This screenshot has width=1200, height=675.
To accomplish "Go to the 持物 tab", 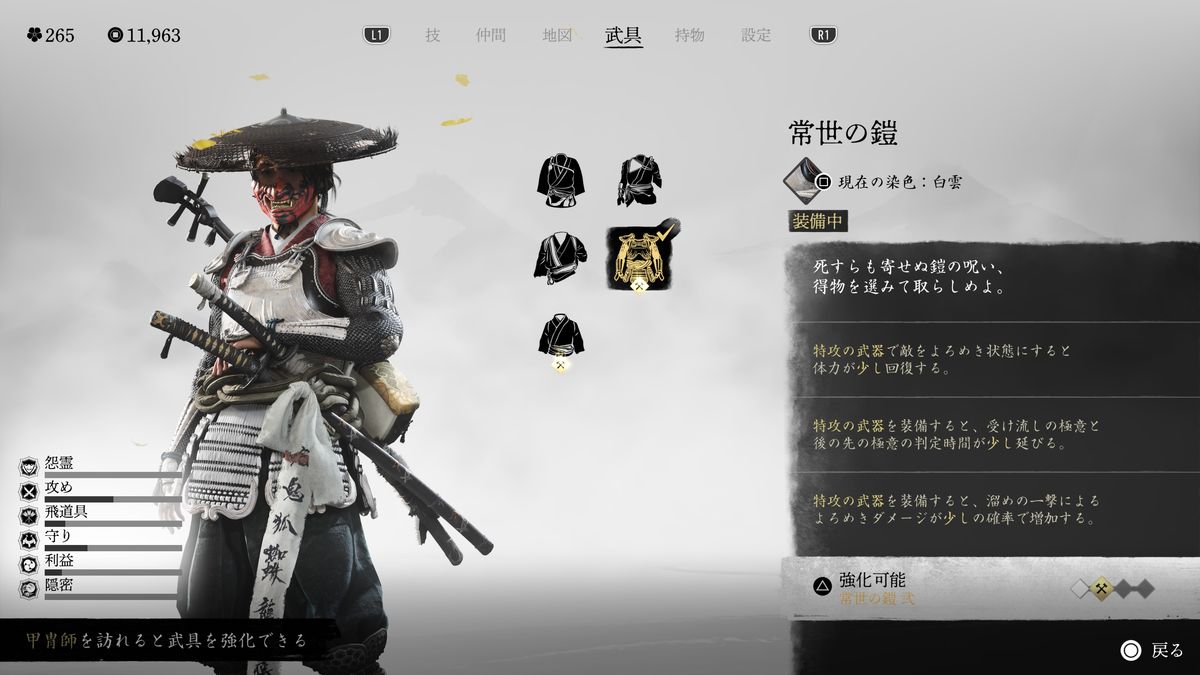I will tap(689, 35).
